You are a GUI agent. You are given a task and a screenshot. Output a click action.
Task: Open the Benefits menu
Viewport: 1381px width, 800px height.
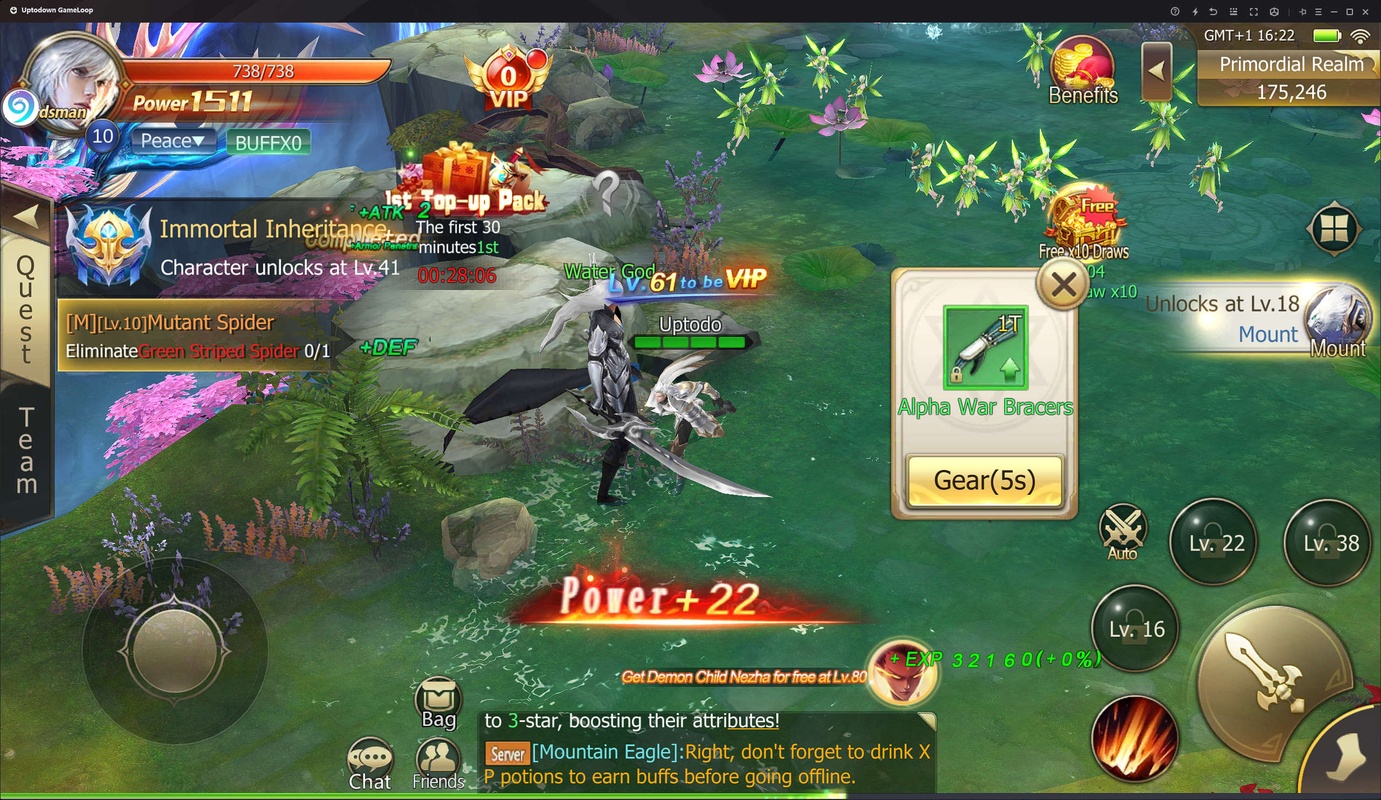point(1083,70)
